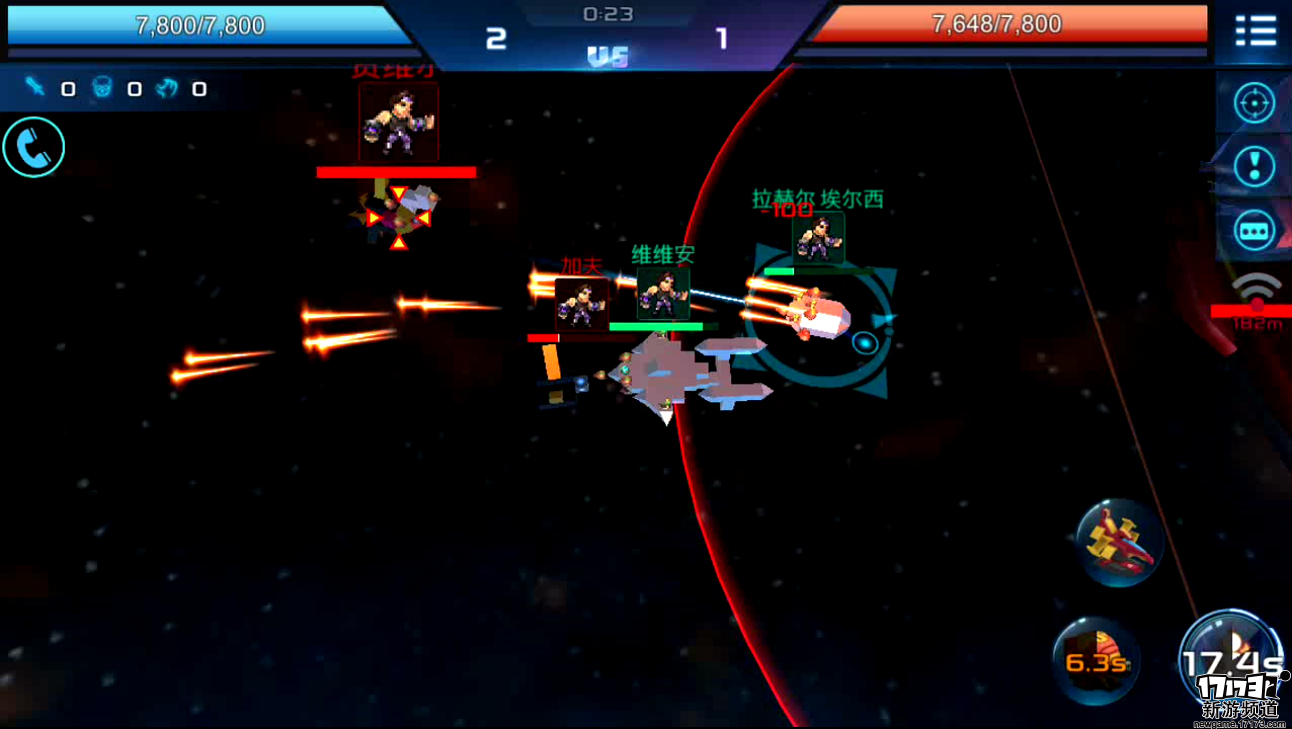
Task: Send an alert with the exclamation icon
Action: (1254, 167)
